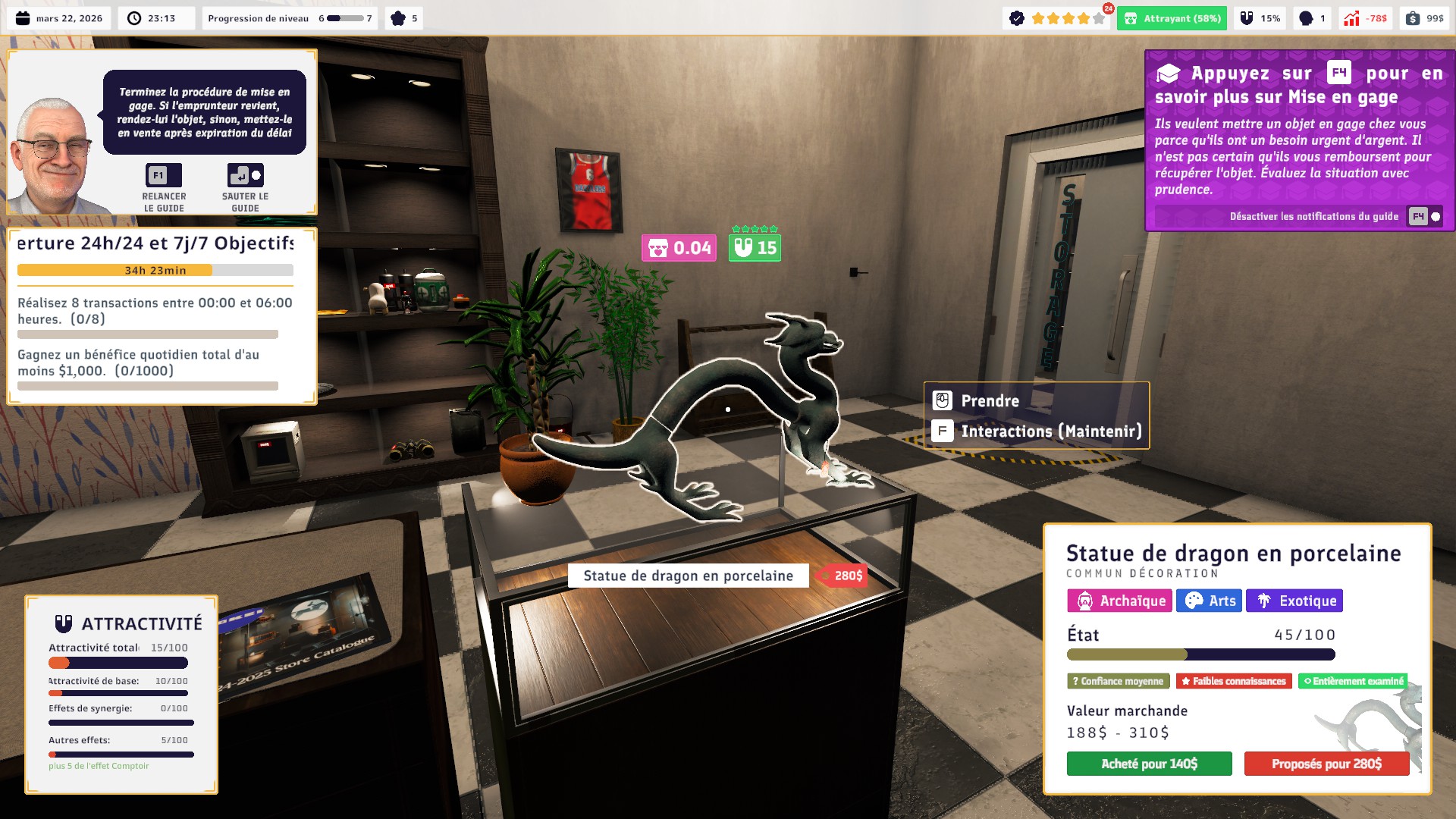Toggle the Confiance moyenne indicator
The width and height of the screenshot is (1456, 819).
1118,681
